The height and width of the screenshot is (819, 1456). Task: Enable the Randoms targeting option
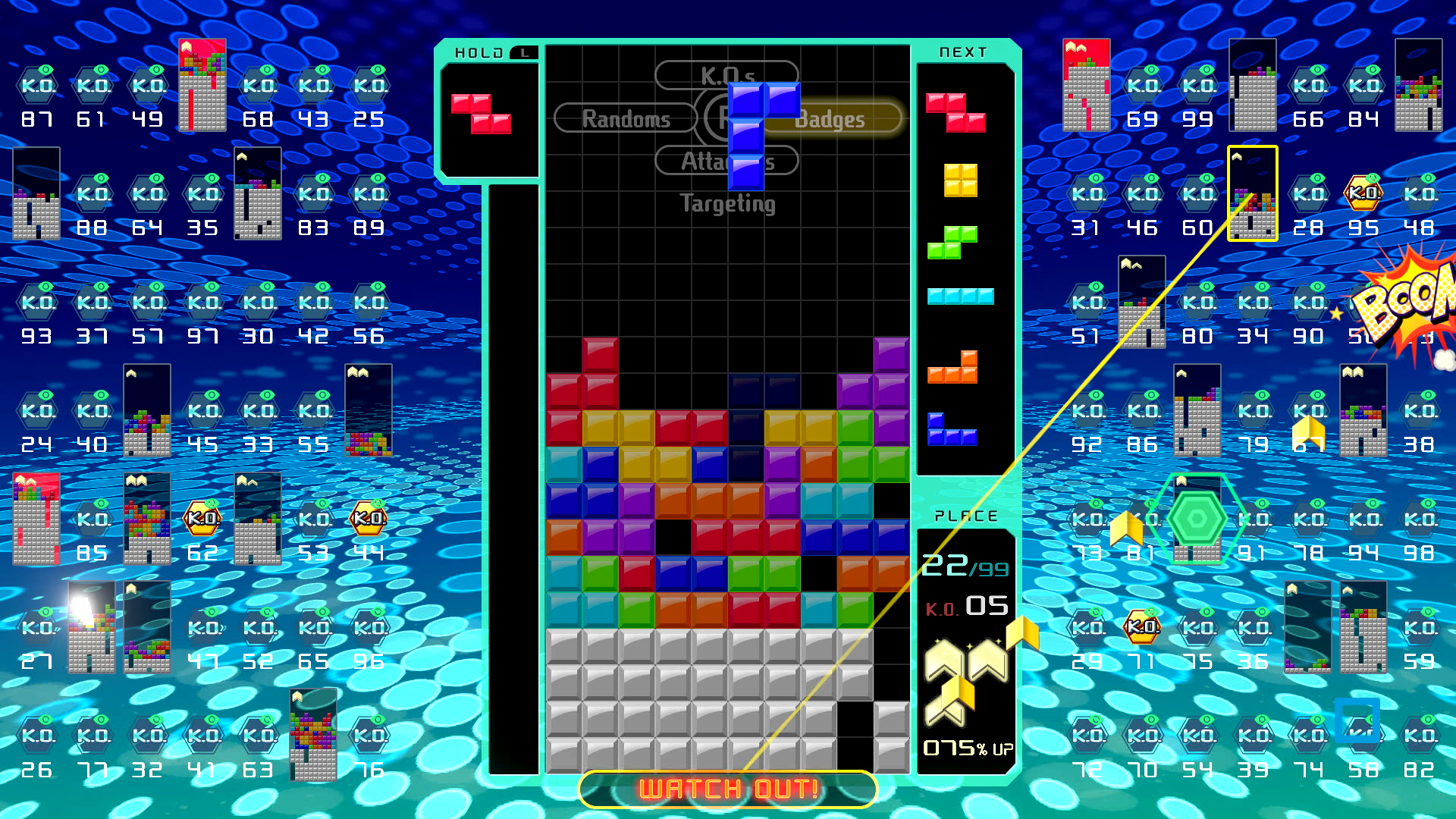pyautogui.click(x=626, y=118)
